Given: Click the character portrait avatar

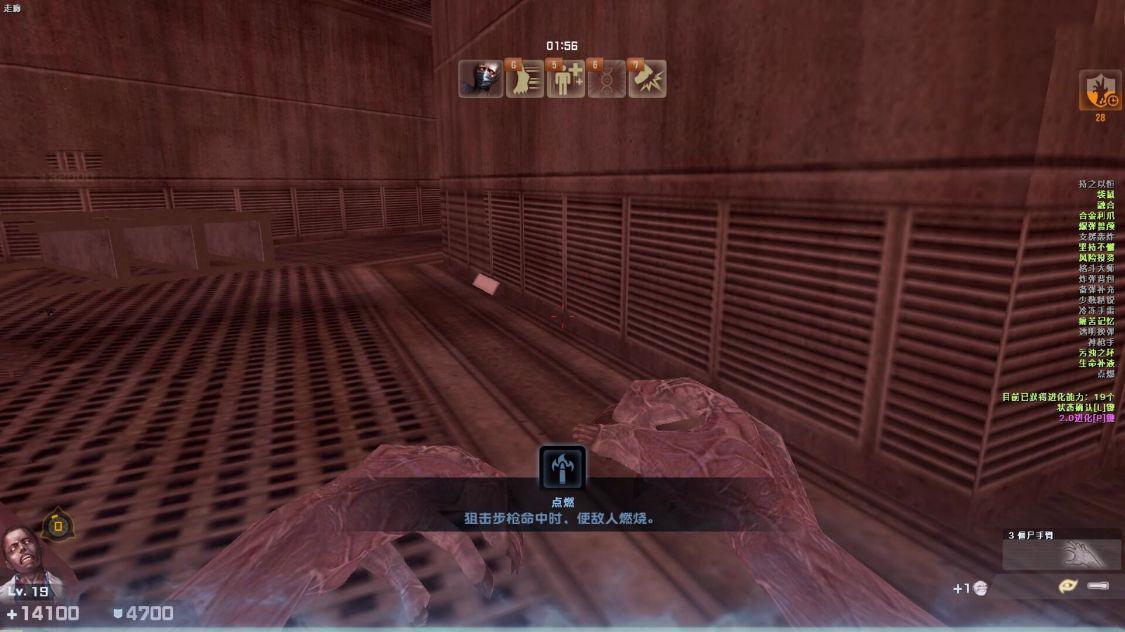Looking at the screenshot, I should (x=24, y=562).
